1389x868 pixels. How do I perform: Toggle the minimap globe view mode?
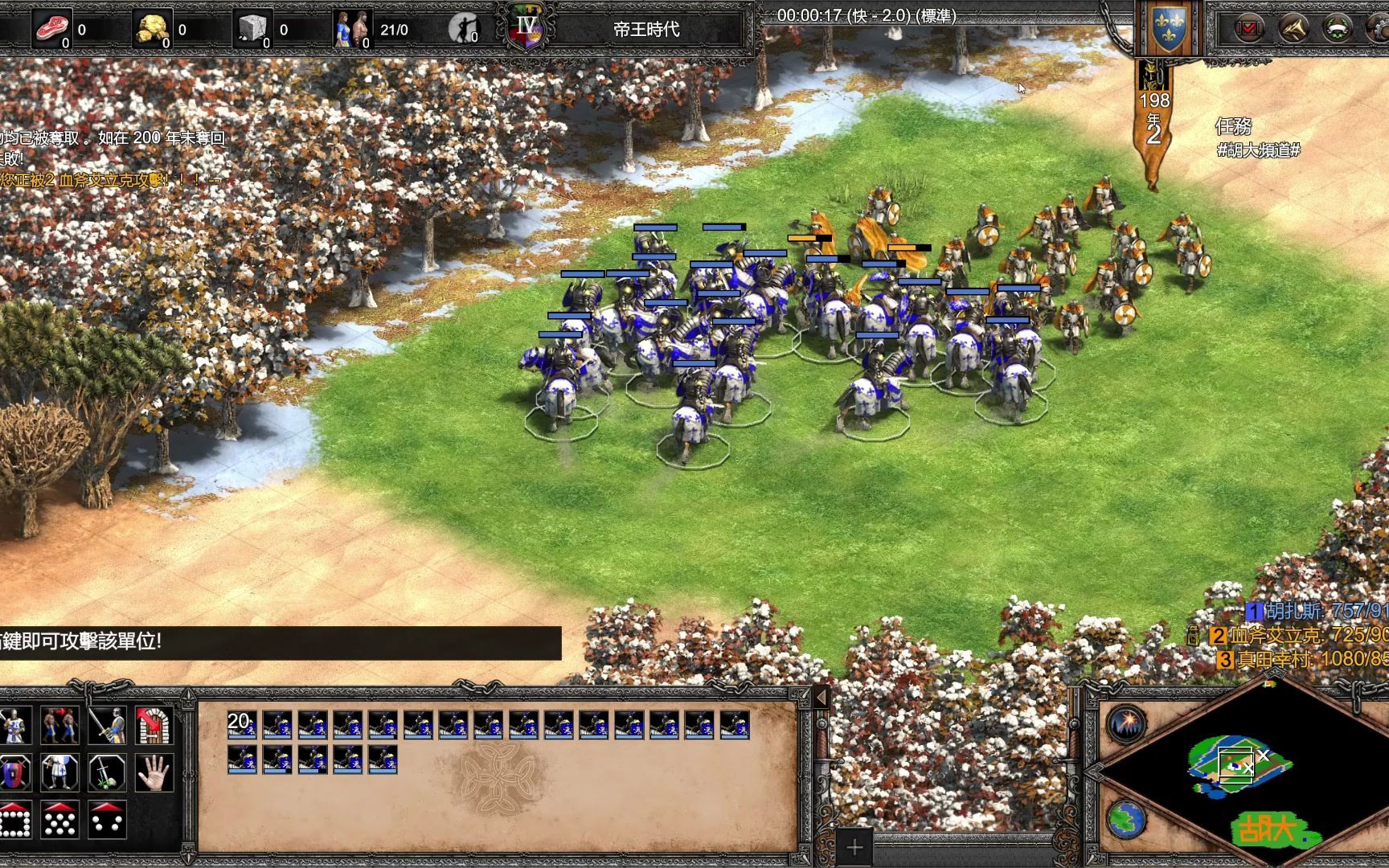pyautogui.click(x=1127, y=819)
